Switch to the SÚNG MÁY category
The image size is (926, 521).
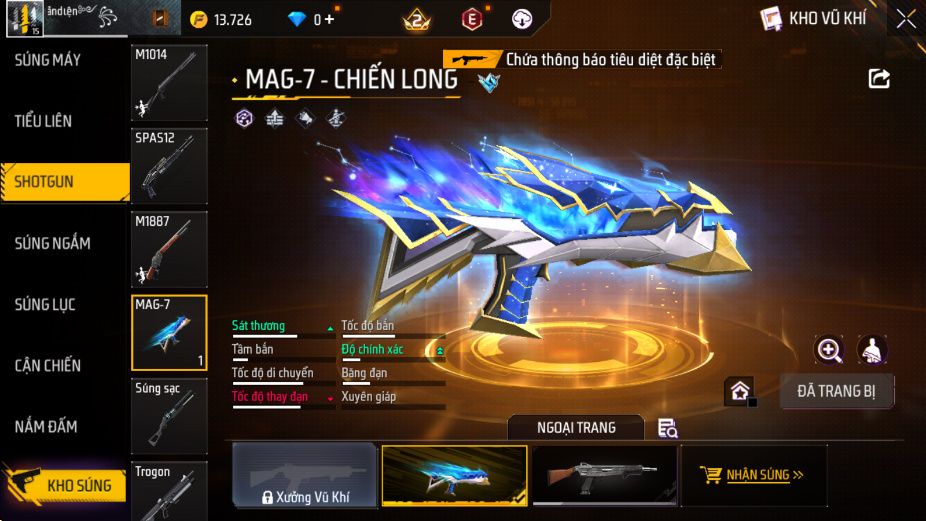(x=48, y=60)
